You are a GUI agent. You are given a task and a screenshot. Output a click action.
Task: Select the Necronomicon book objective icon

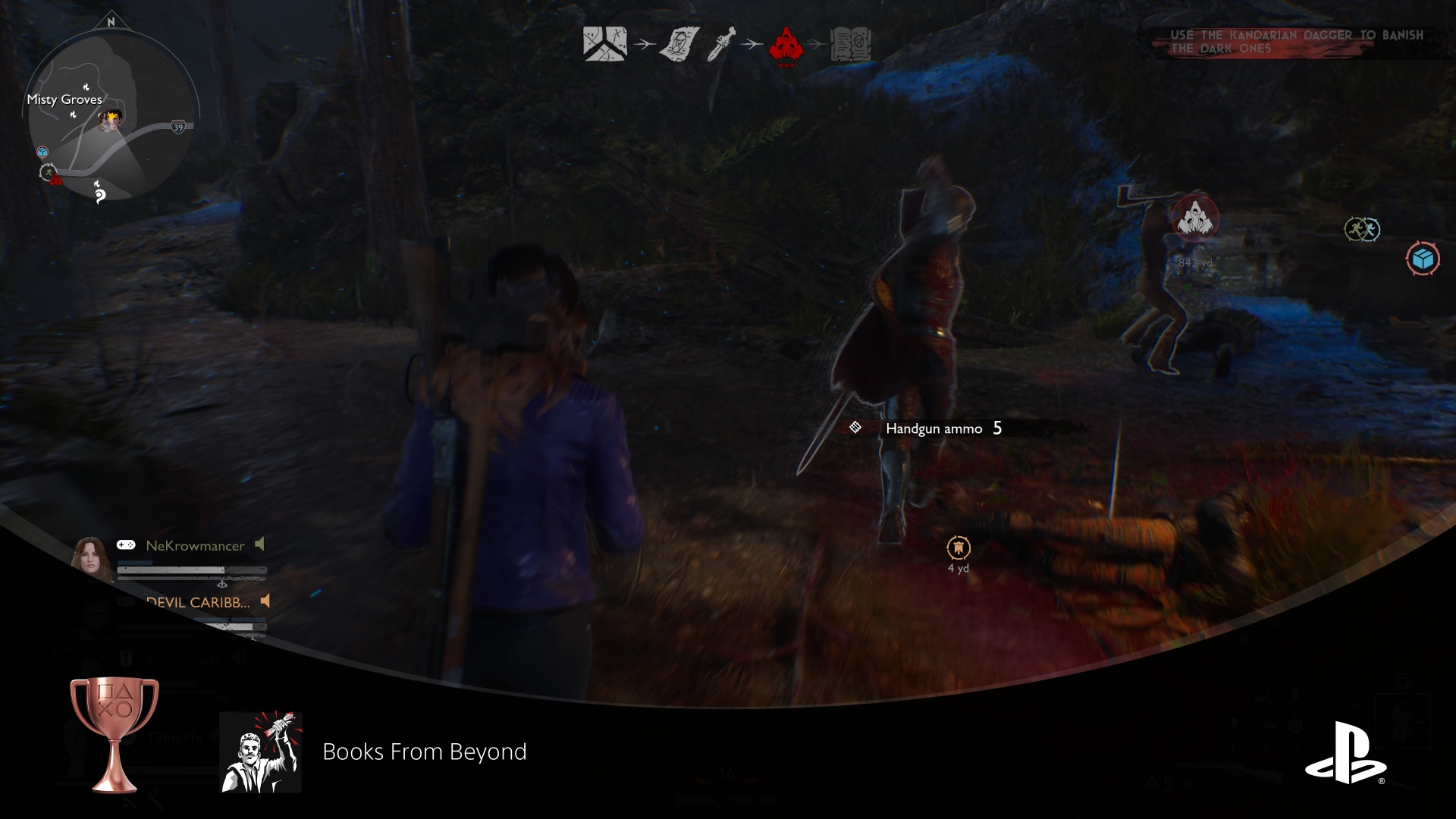[852, 44]
